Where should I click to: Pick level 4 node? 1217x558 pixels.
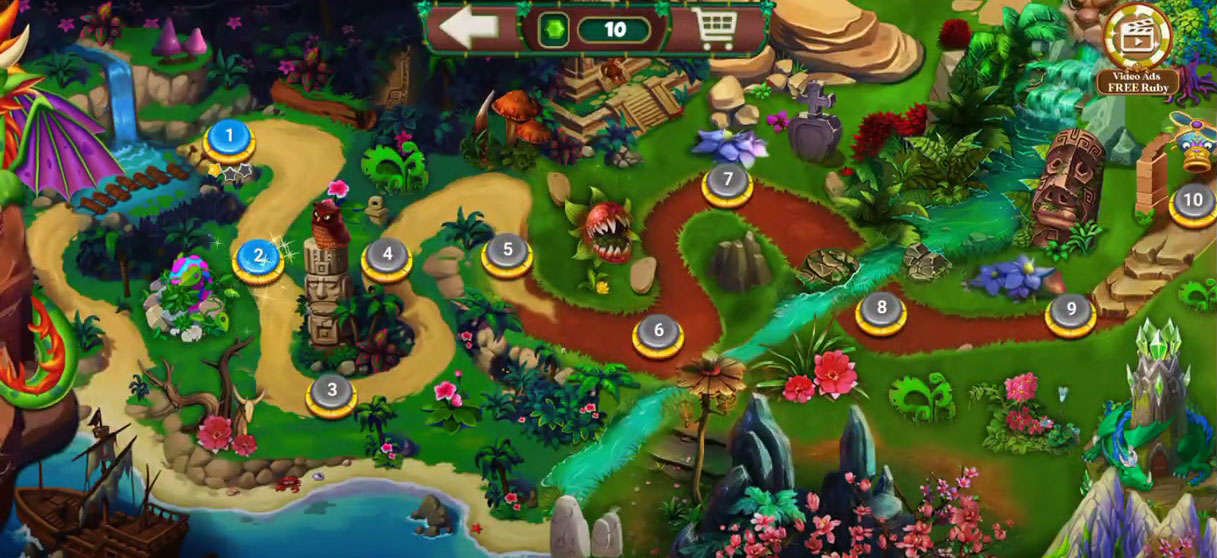[x=387, y=257]
